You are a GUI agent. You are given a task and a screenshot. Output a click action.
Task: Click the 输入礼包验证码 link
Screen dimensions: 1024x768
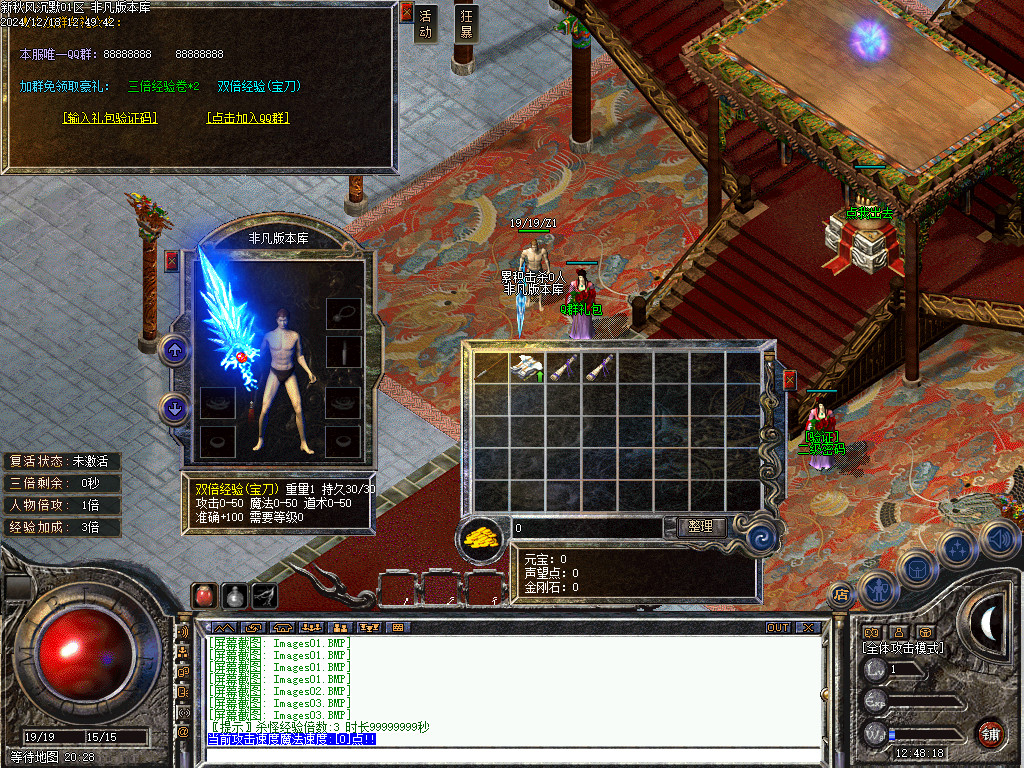tap(110, 118)
